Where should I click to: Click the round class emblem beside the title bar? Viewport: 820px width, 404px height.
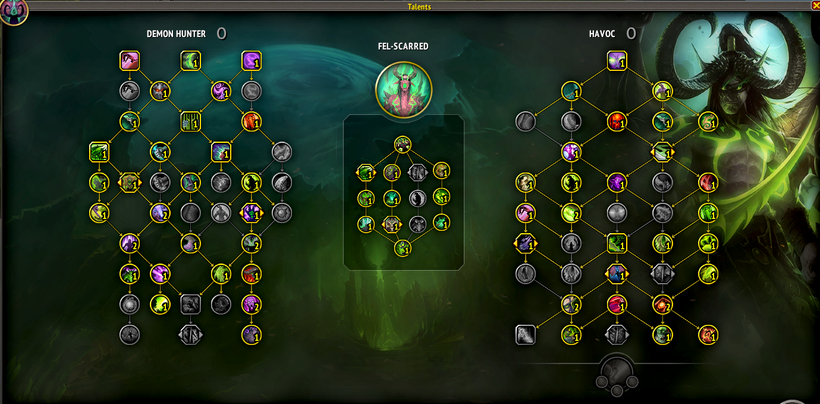(13, 10)
